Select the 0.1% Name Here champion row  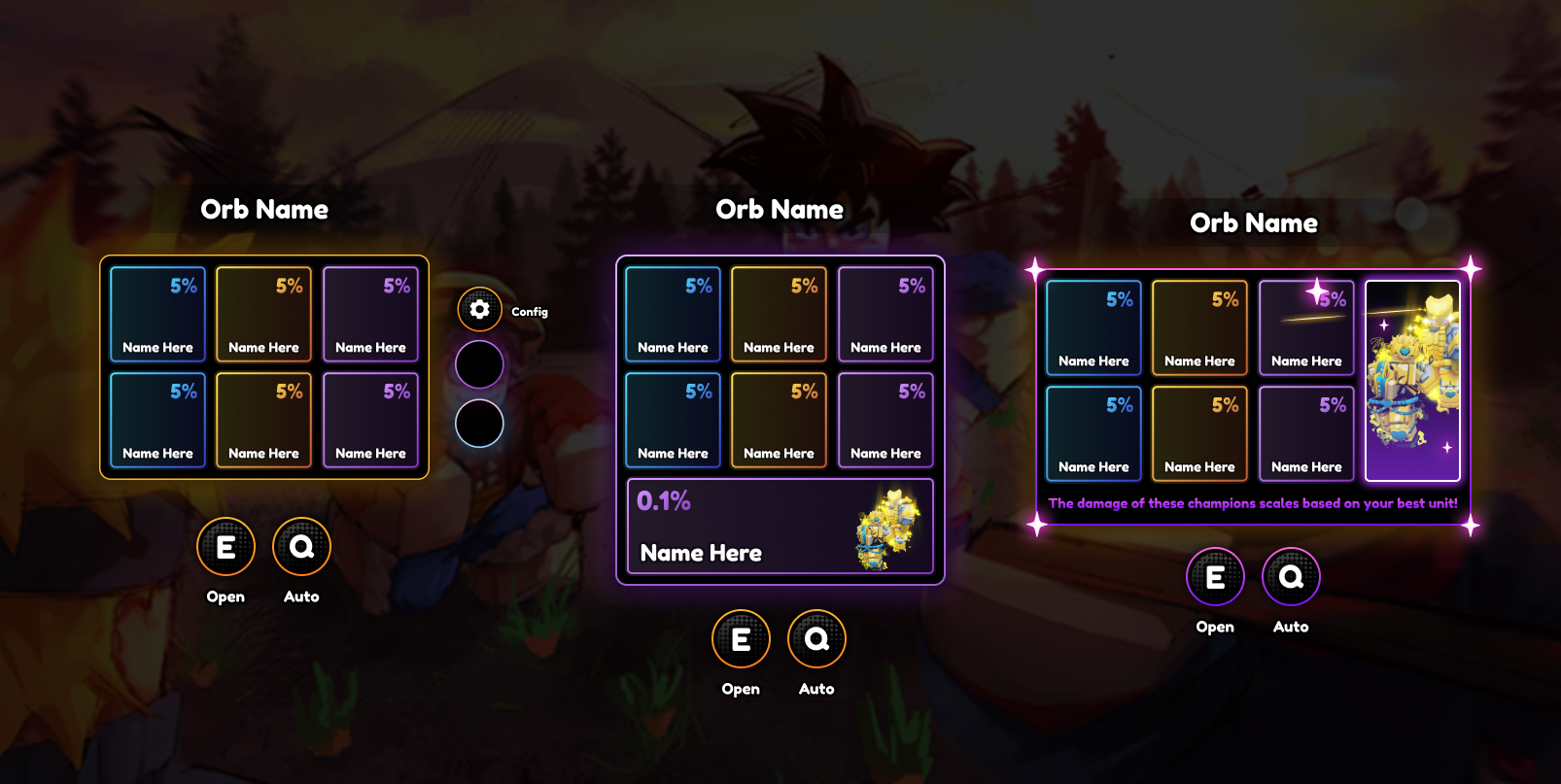tap(780, 526)
